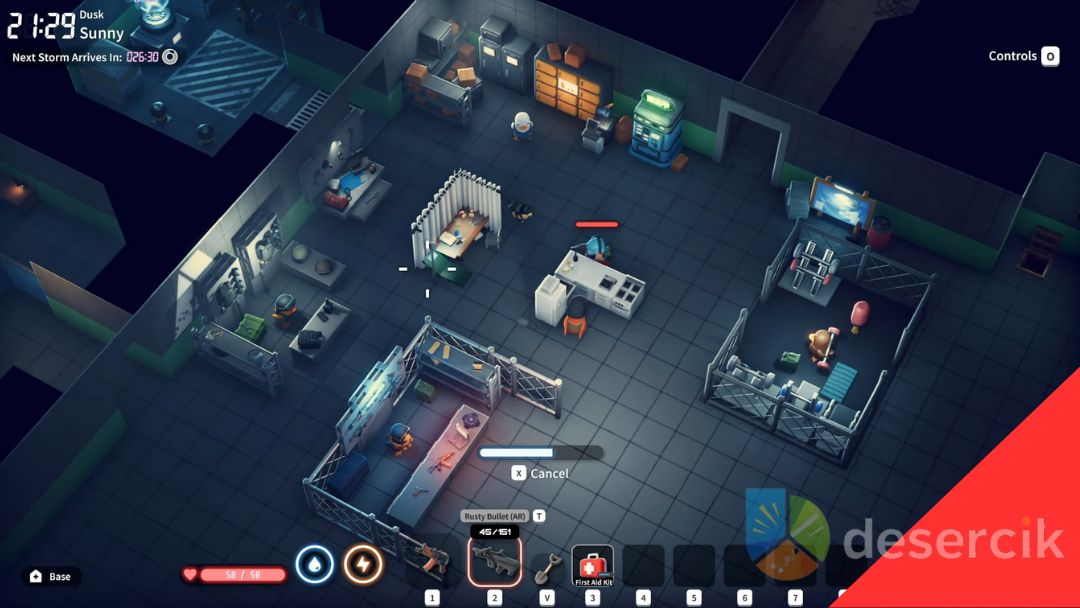The width and height of the screenshot is (1080, 608).
Task: Use the First Aid Kit slot
Action: (x=592, y=565)
